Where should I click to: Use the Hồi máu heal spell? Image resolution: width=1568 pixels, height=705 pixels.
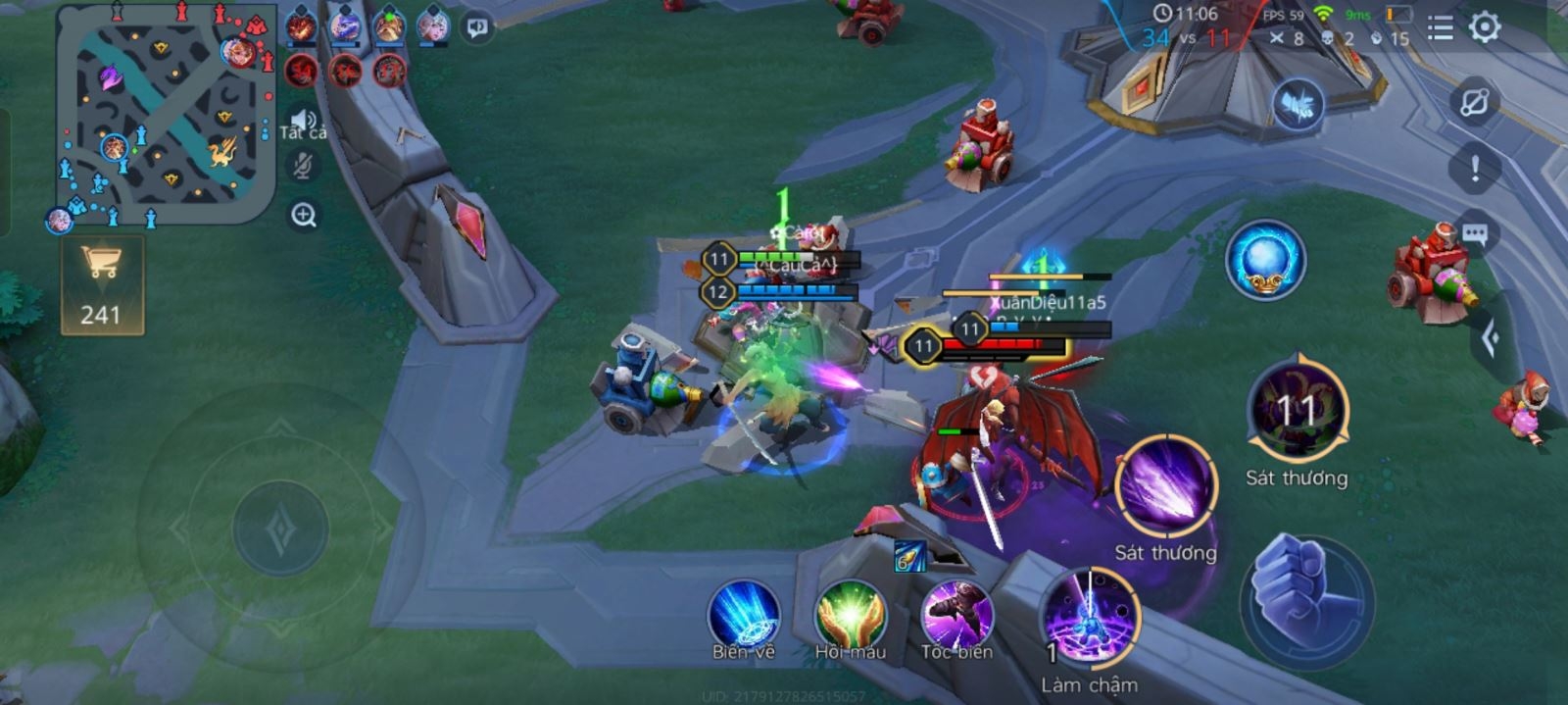(850, 616)
